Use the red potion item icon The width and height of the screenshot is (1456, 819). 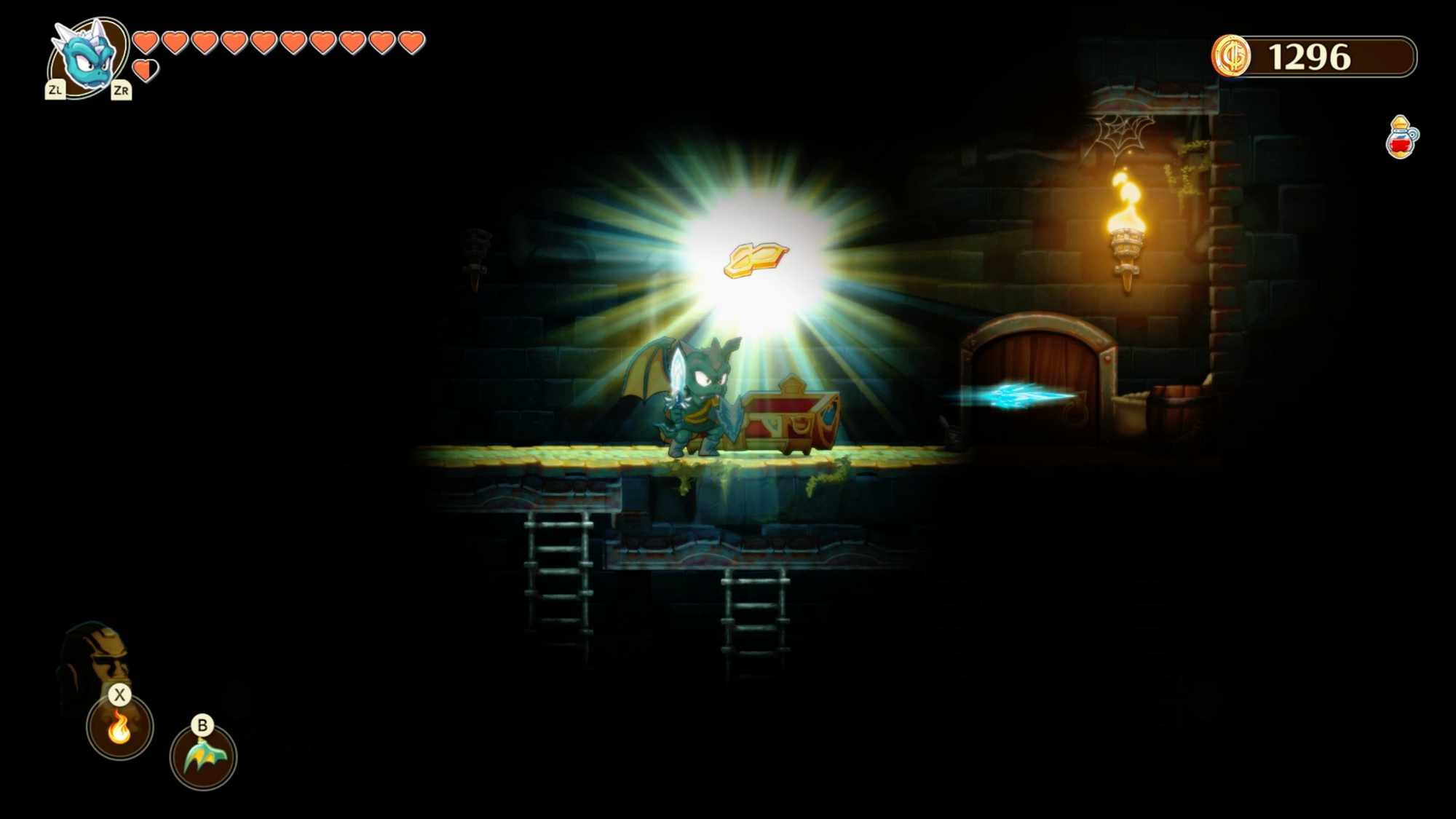tap(1401, 138)
